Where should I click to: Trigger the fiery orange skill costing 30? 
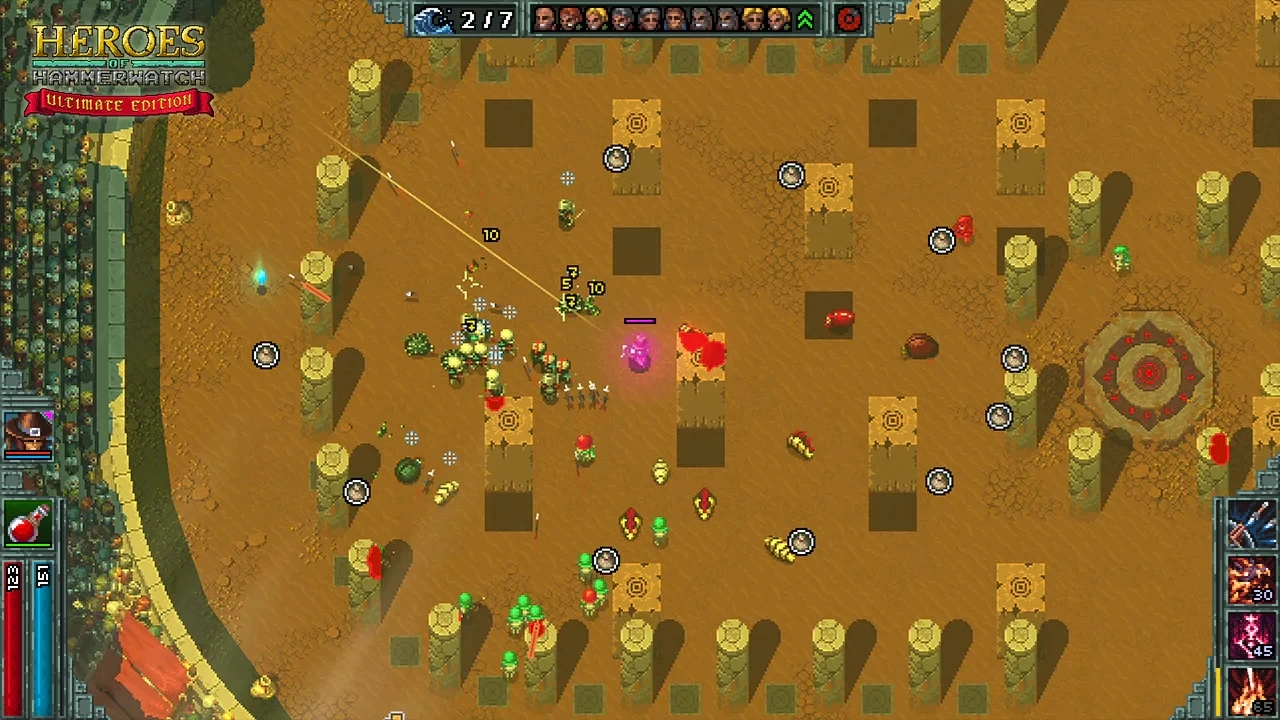click(1252, 580)
